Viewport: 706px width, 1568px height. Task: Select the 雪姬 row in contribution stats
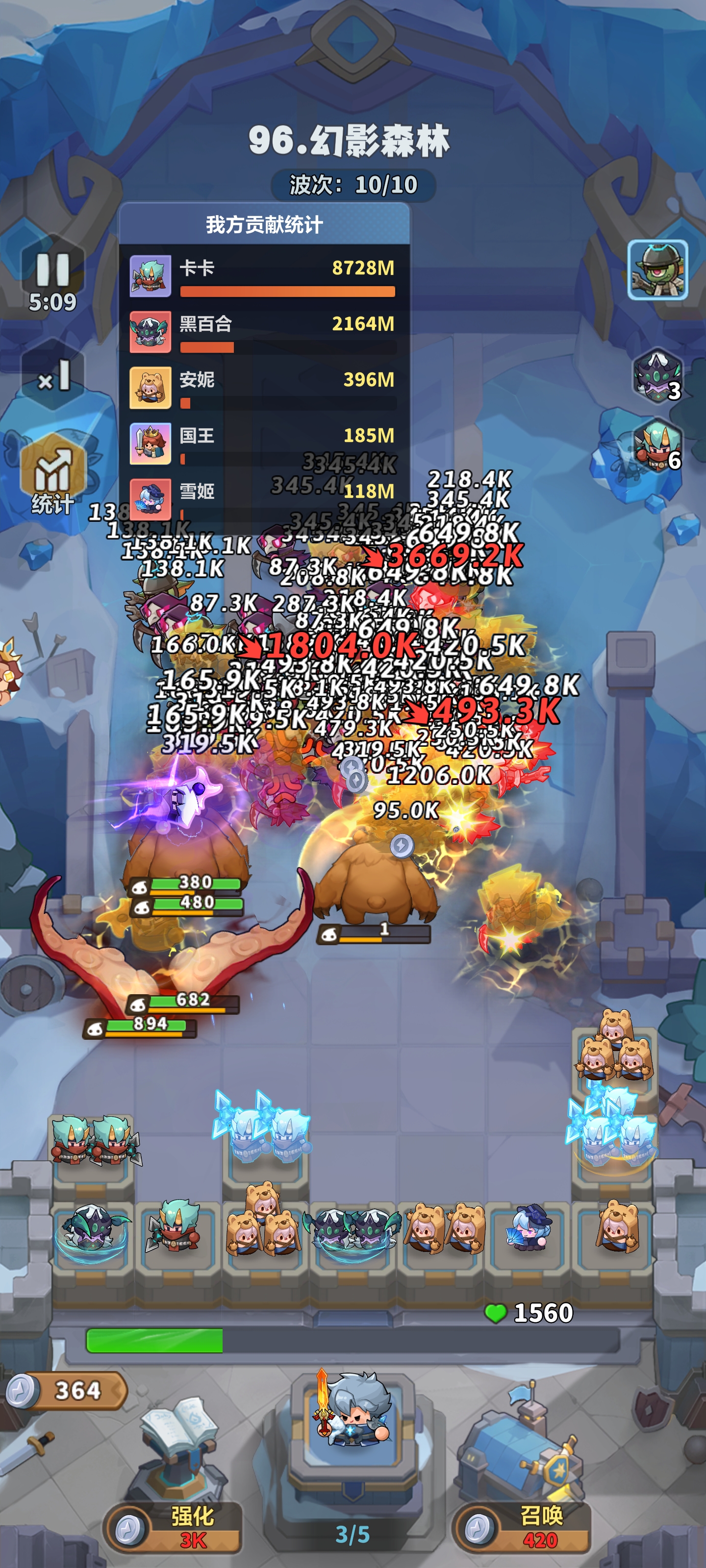pos(264,499)
